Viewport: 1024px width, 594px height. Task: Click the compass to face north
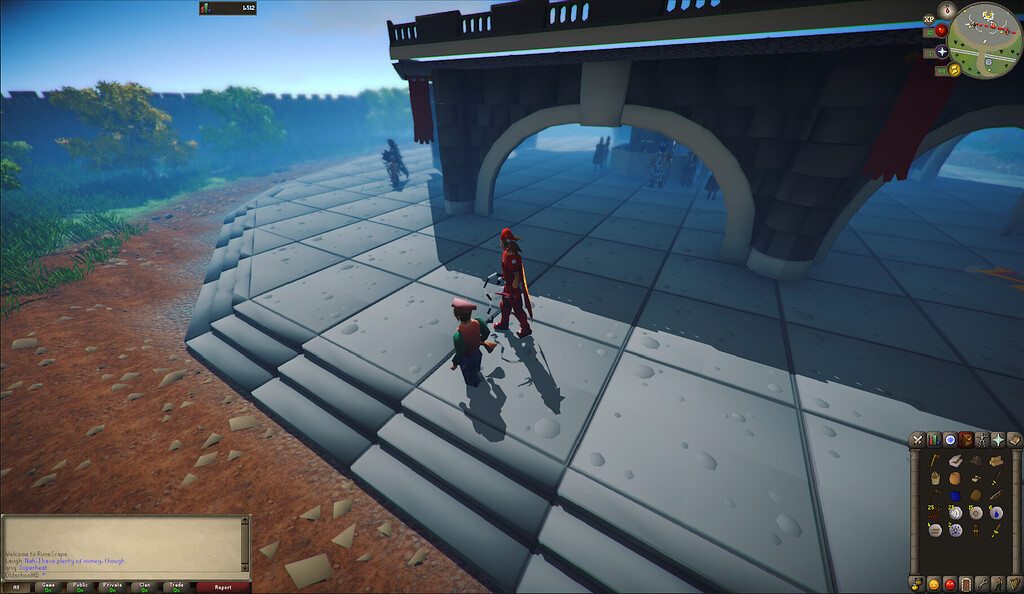948,9
